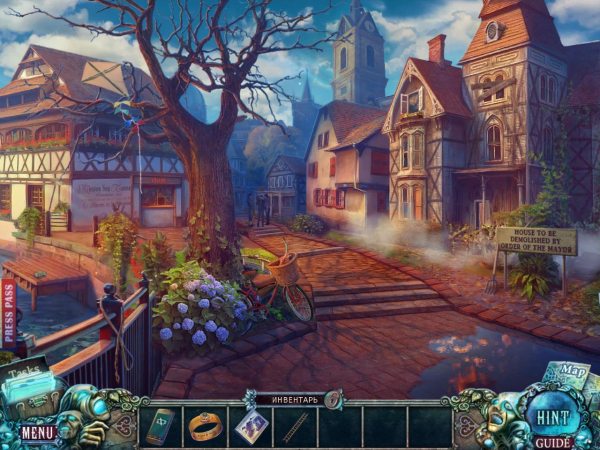The height and width of the screenshot is (450, 600).
Task: Use the Hint orb
Action: click(549, 413)
